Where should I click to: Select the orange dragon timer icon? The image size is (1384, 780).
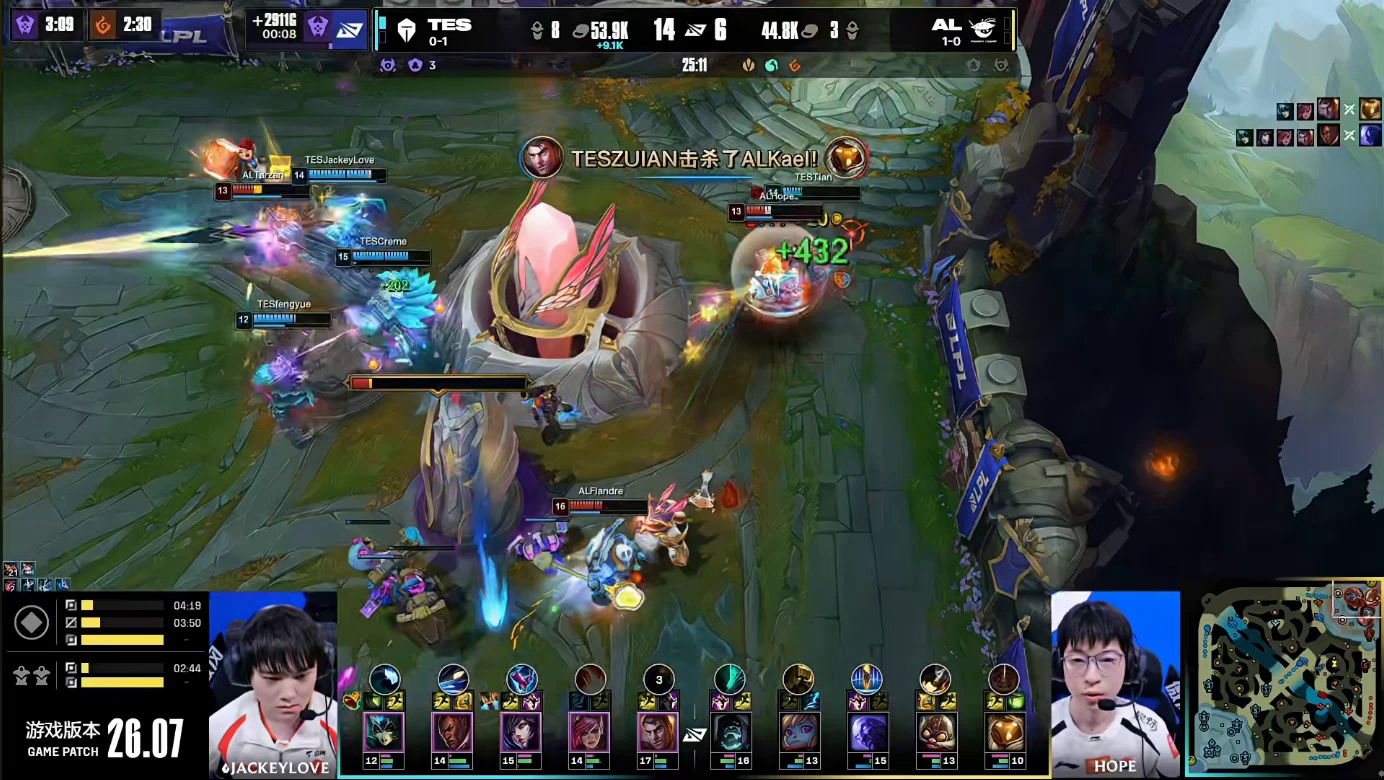click(102, 24)
